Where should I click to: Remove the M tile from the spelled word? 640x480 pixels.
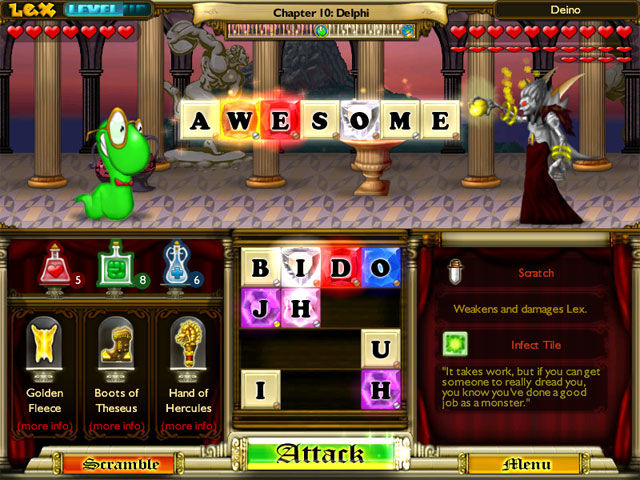click(400, 122)
